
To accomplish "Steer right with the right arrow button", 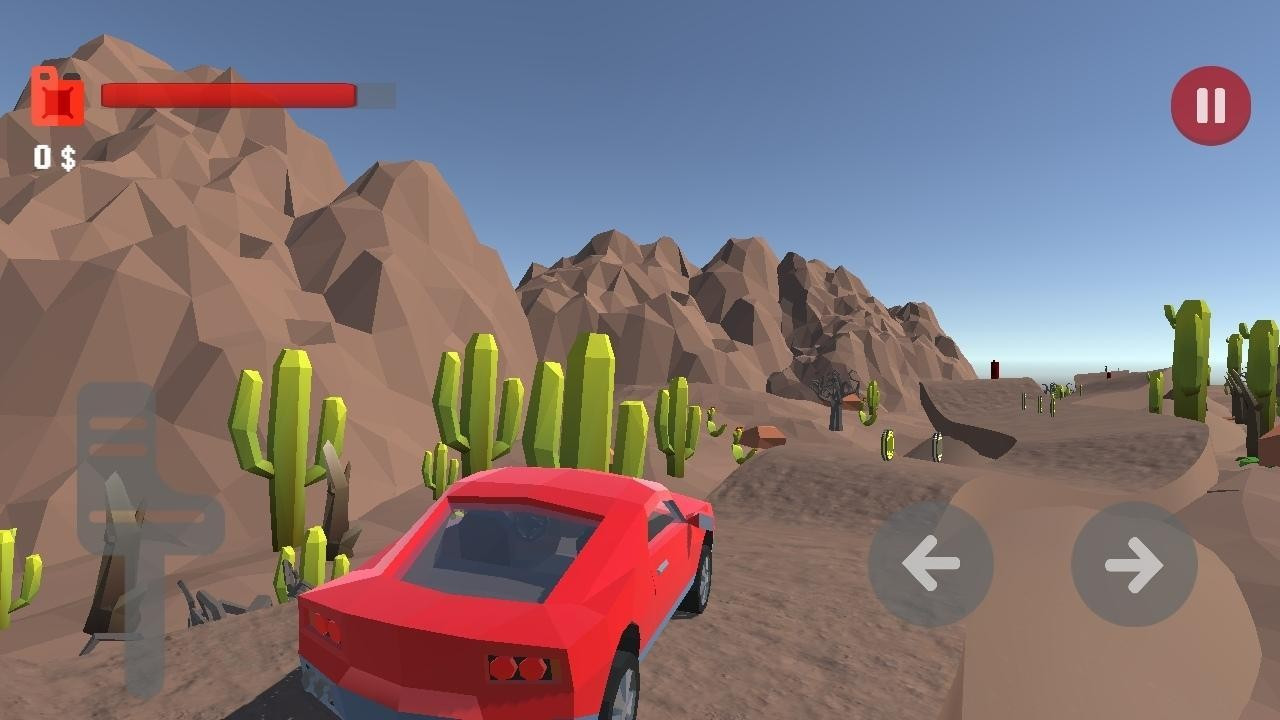I will click(1134, 564).
